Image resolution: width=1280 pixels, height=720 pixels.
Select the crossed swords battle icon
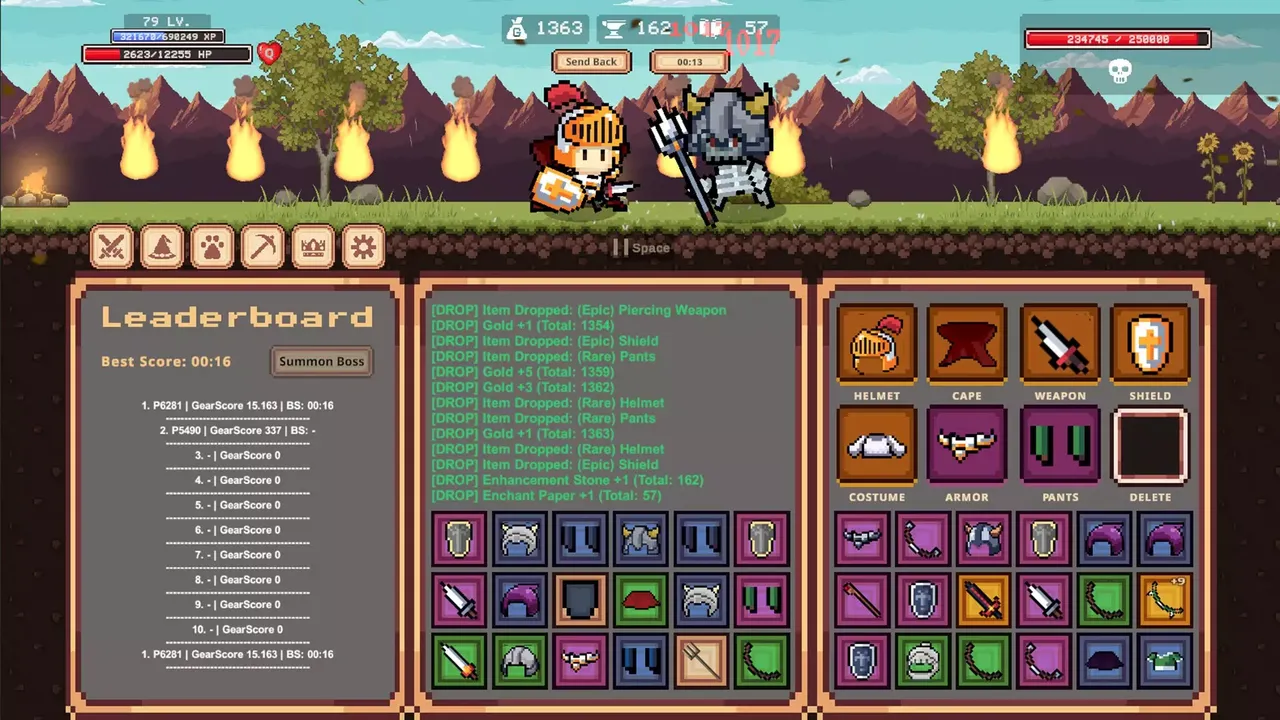coord(112,246)
